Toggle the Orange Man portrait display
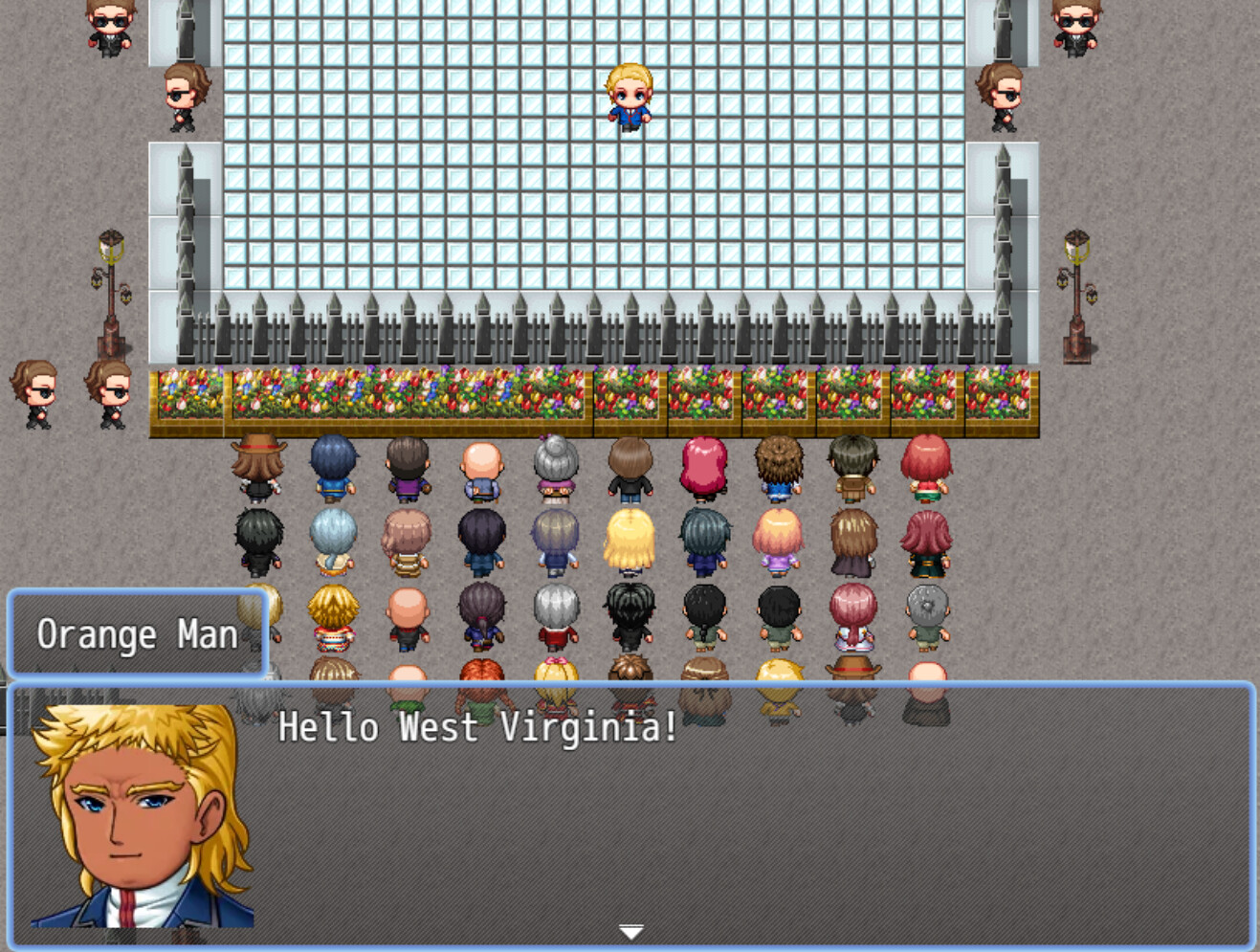This screenshot has height=952, width=1260. [x=144, y=813]
